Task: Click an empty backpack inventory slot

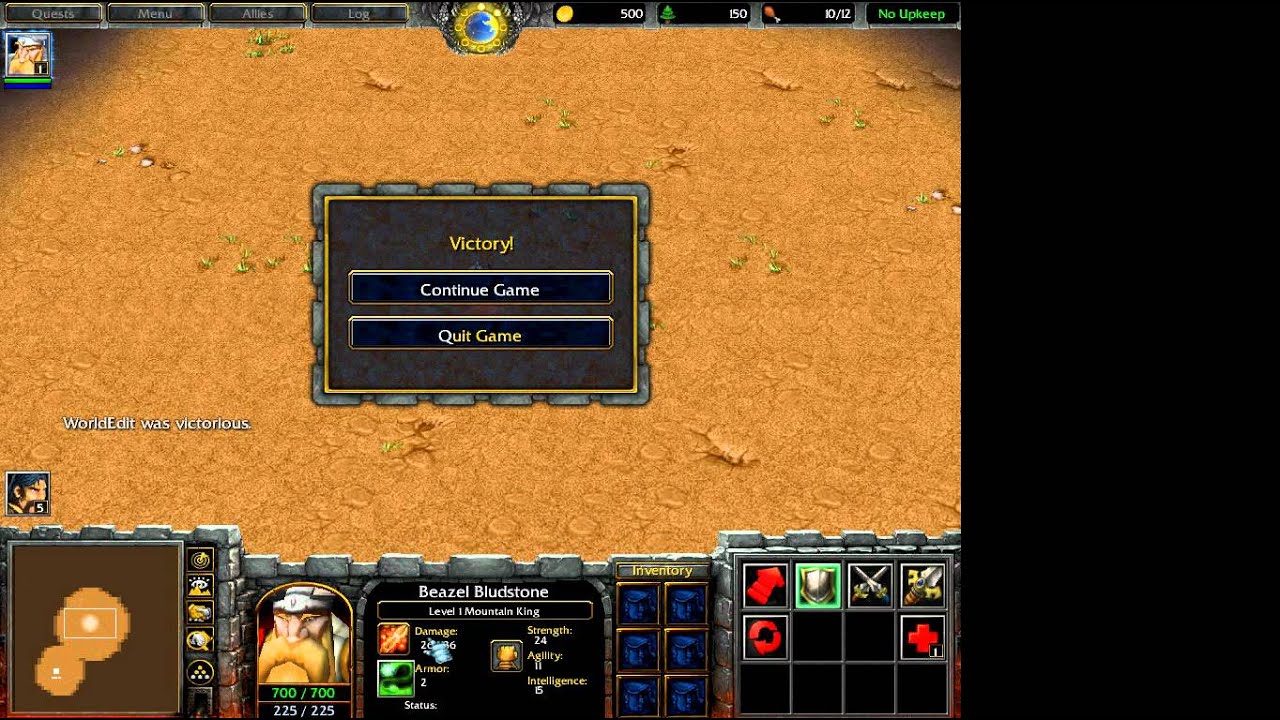Action: 637,603
